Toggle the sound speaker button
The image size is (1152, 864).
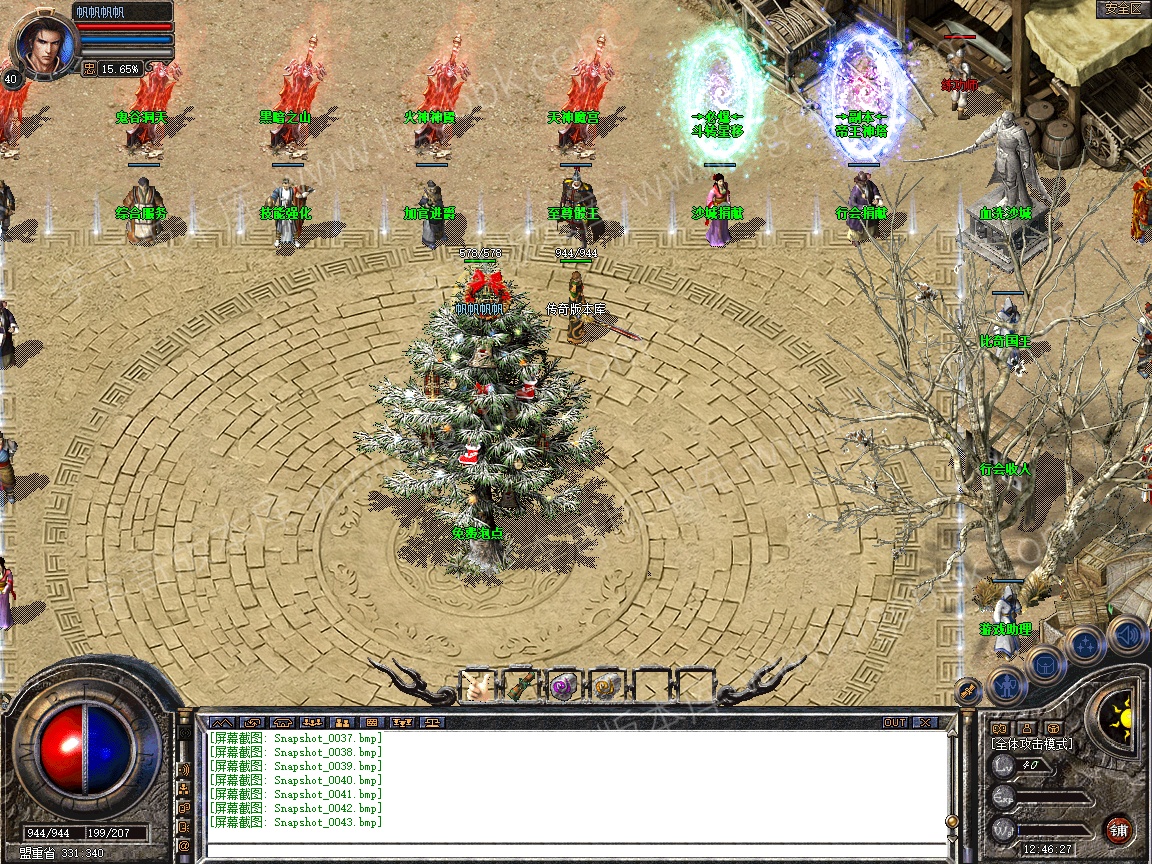1128,634
